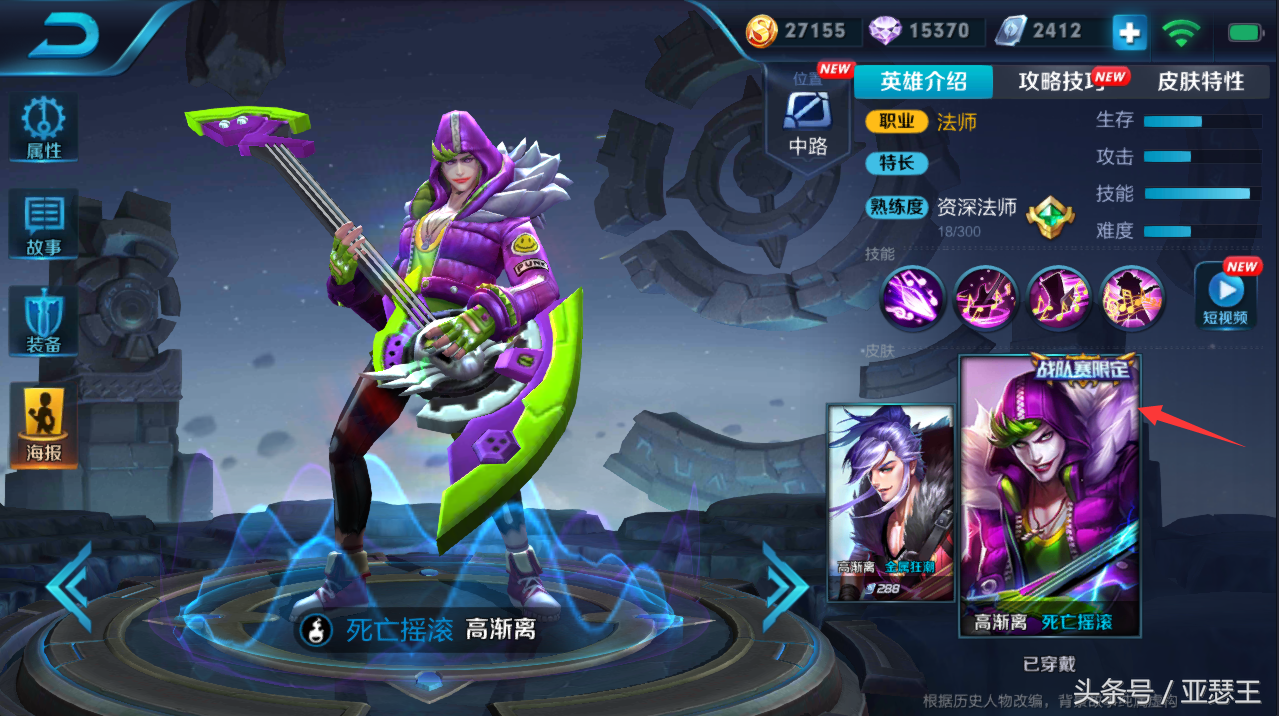Add currency with the blue plus button
This screenshot has width=1279, height=716.
click(x=1129, y=33)
